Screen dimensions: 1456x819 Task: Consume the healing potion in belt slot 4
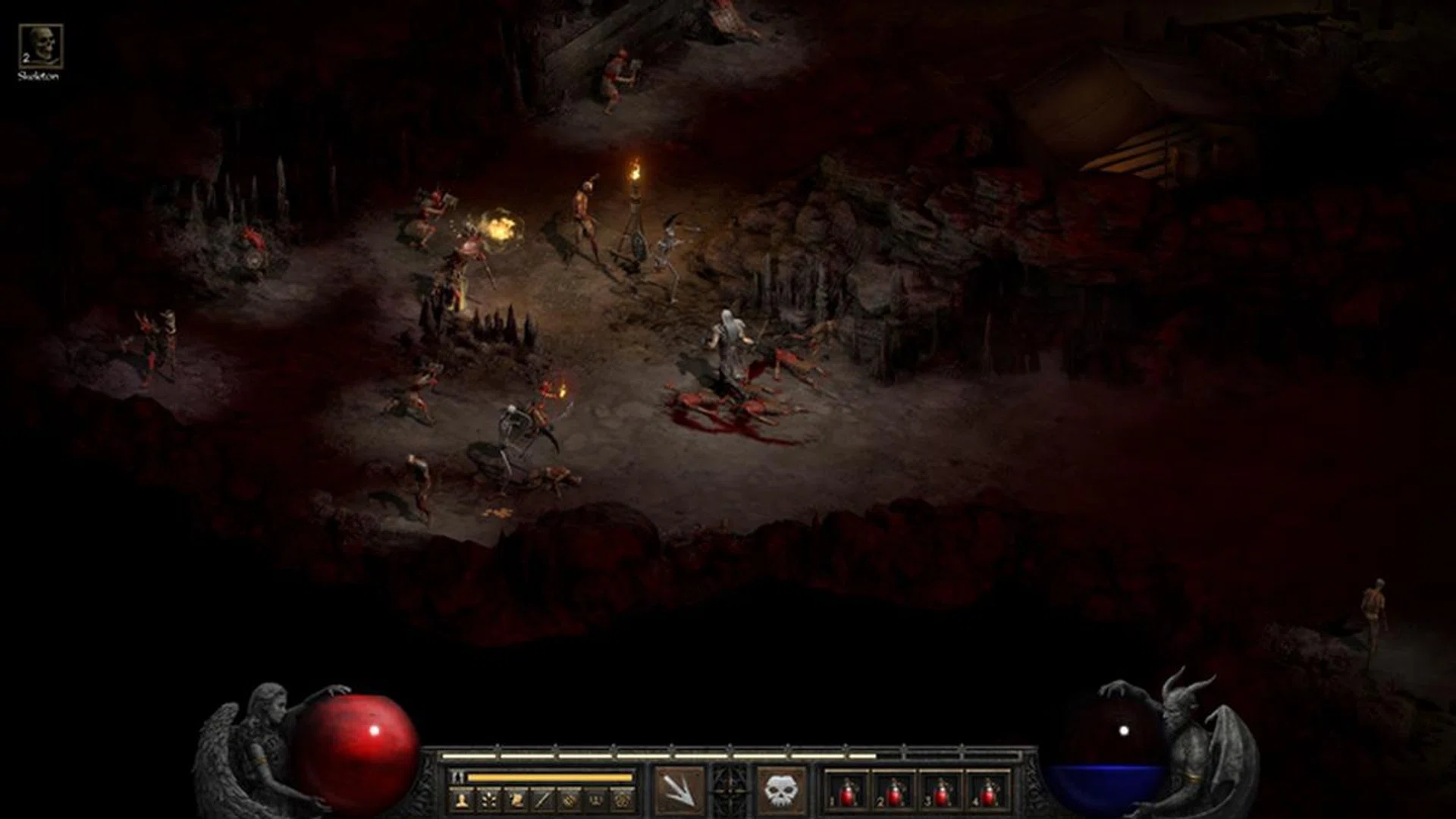click(x=987, y=793)
